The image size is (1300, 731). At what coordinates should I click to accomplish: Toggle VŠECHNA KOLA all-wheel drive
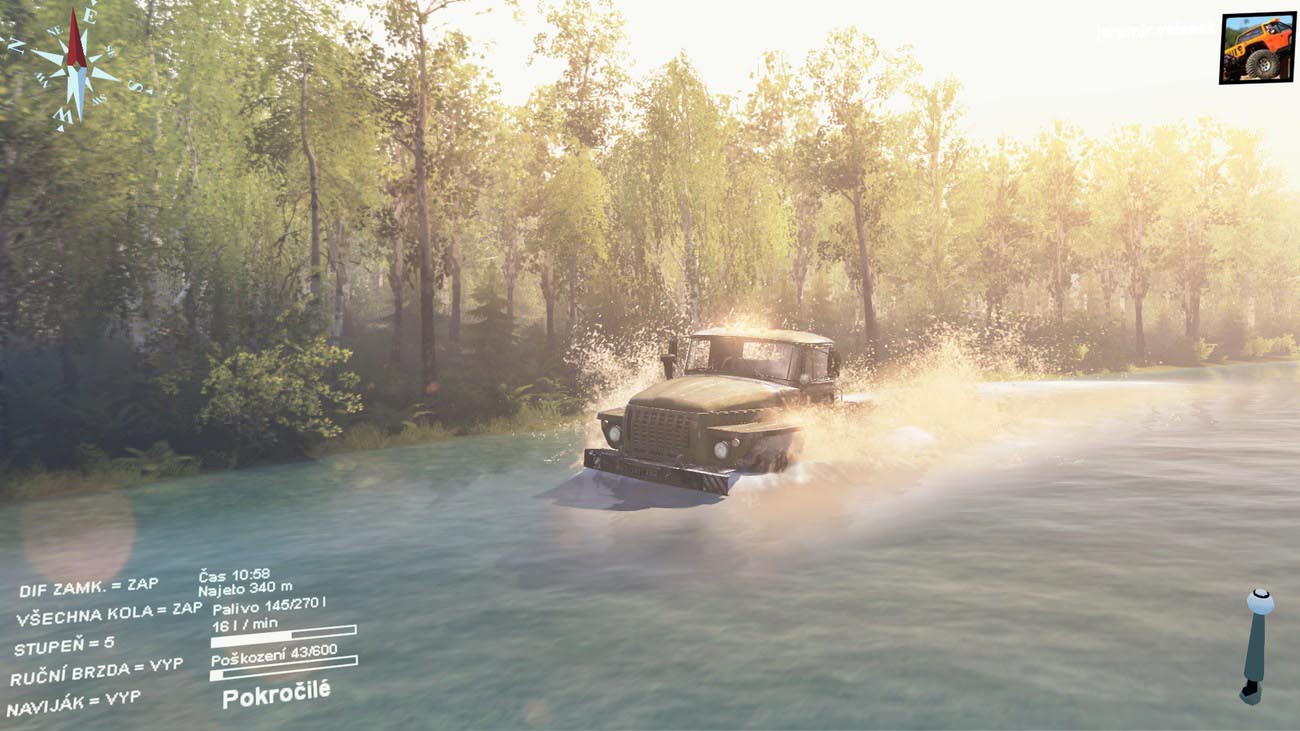108,614
